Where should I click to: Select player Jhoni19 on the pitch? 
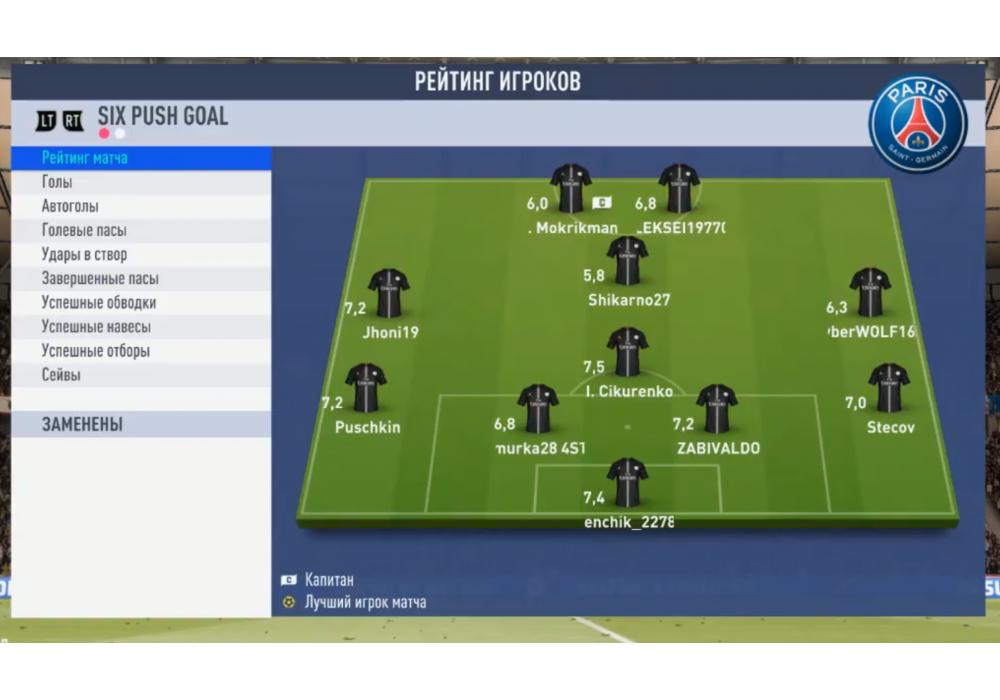(x=388, y=292)
